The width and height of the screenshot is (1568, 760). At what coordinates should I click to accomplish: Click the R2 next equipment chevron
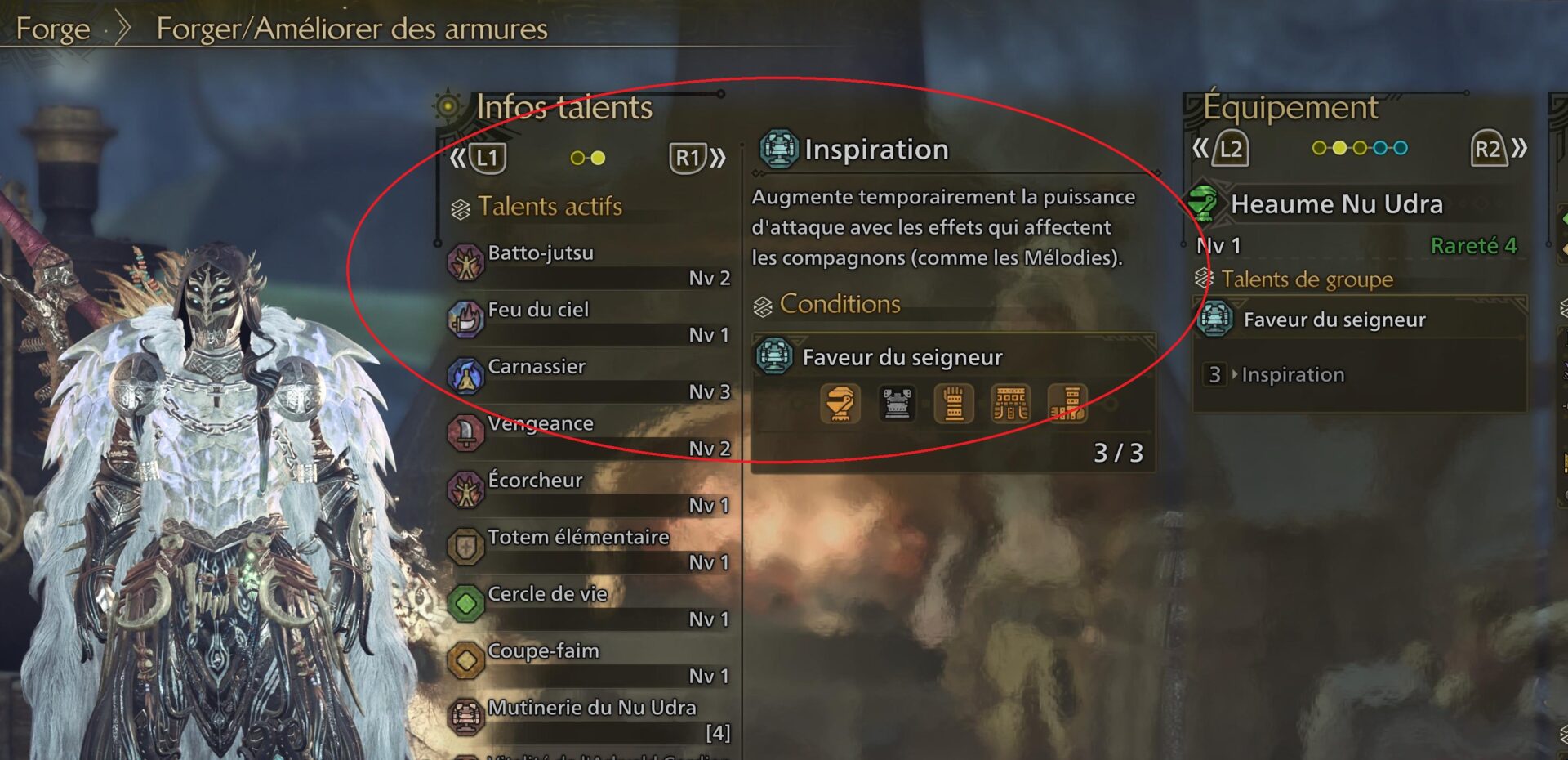coord(1521,149)
